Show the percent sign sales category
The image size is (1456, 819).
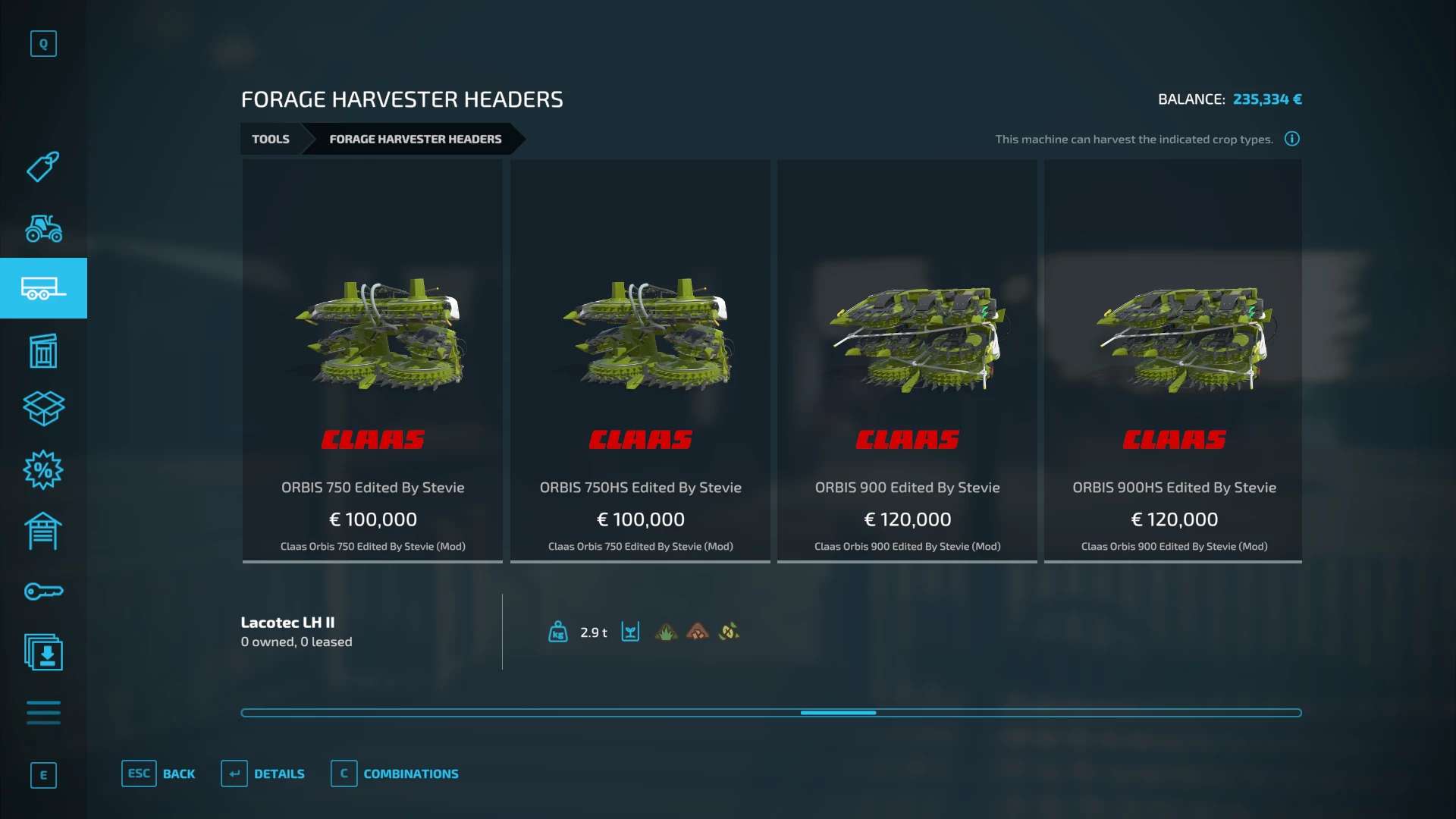point(43,470)
